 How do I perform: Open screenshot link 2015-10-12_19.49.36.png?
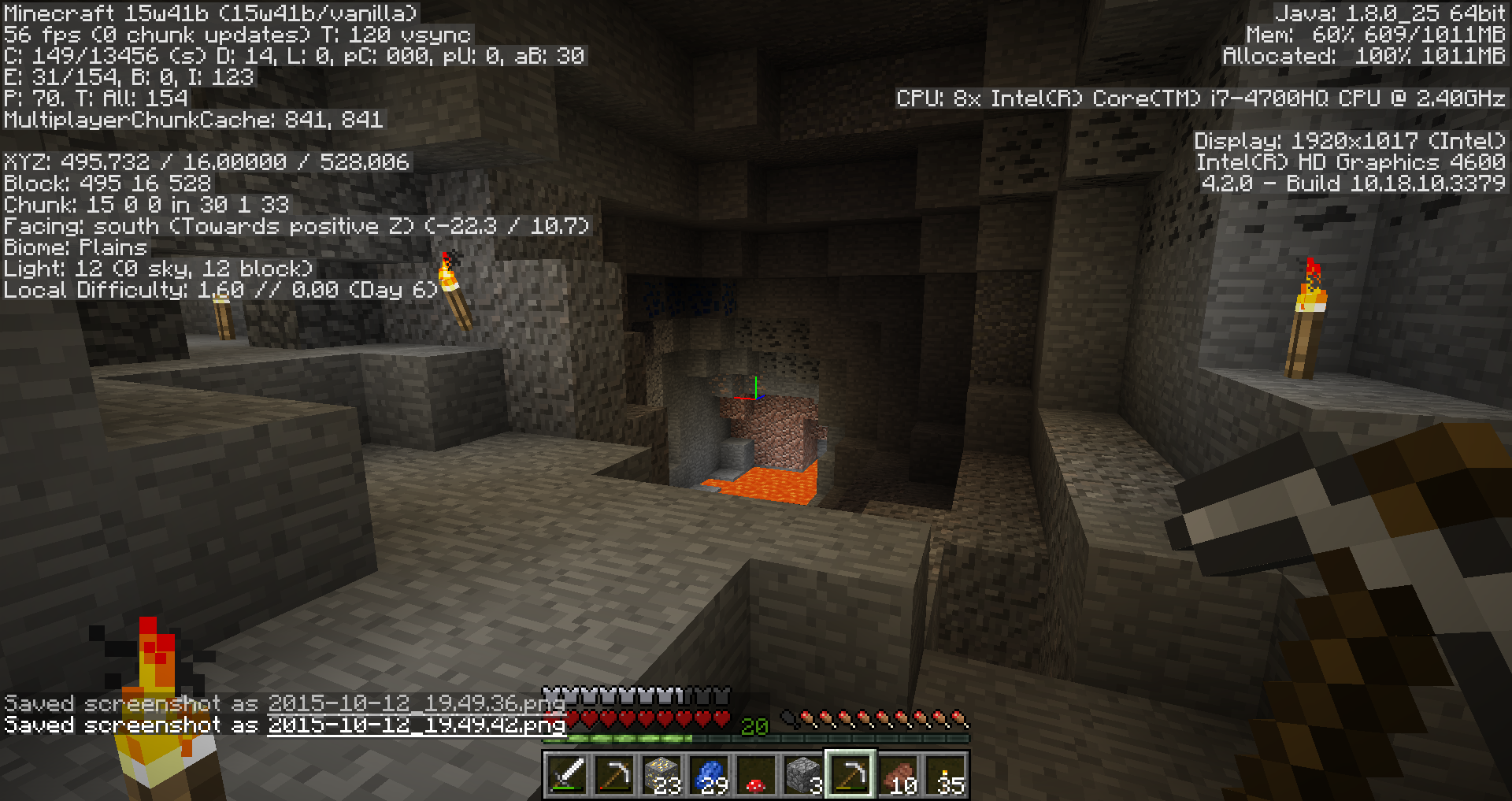[416, 703]
